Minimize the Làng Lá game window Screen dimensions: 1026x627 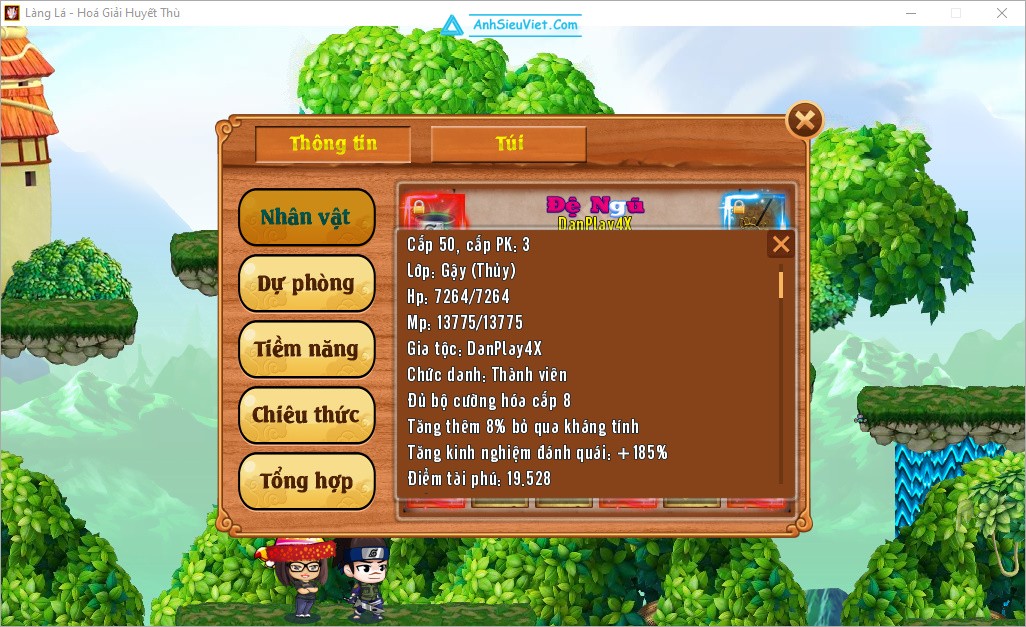[x=910, y=13]
